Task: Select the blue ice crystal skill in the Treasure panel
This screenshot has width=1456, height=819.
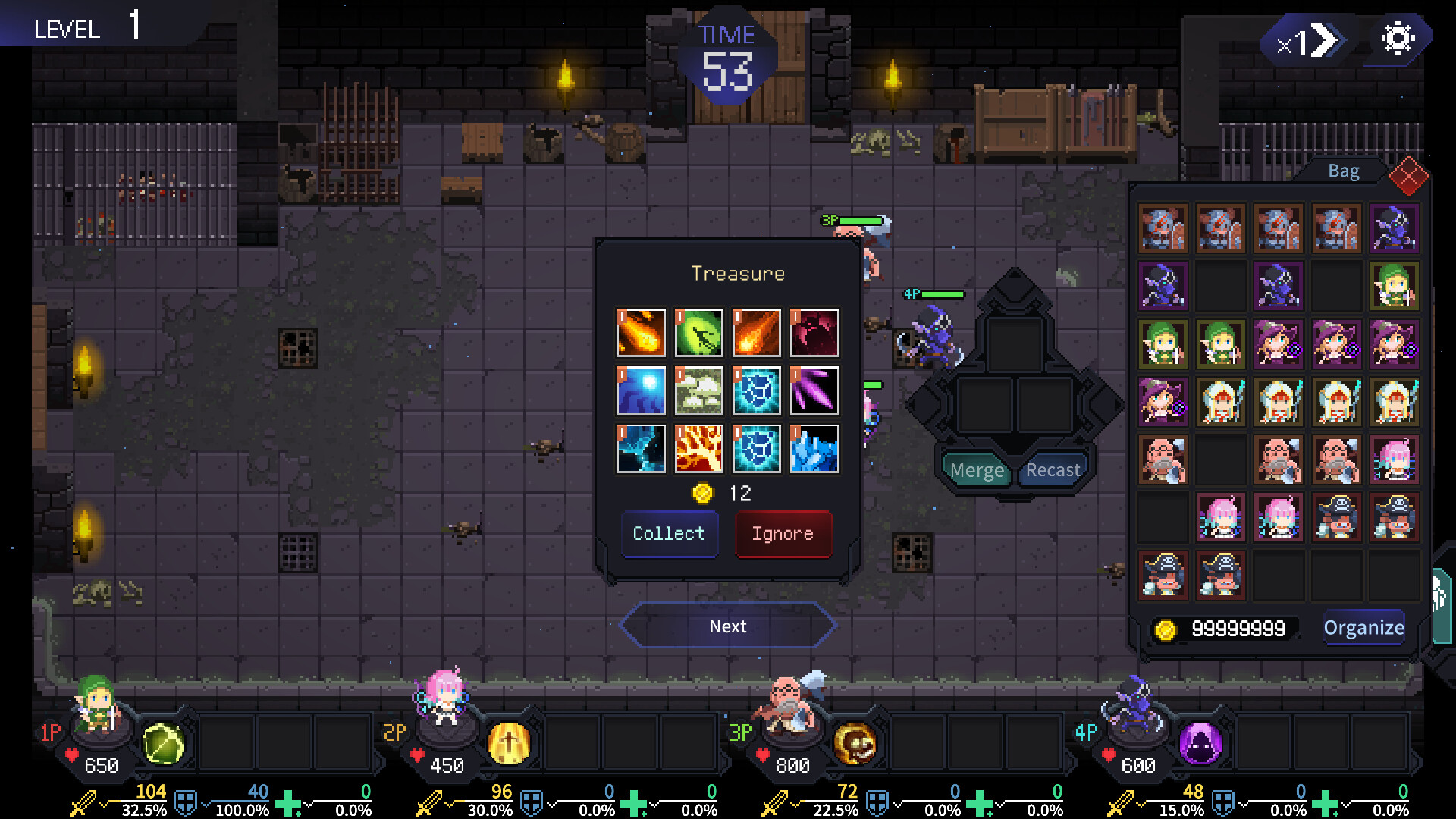Action: (x=814, y=447)
